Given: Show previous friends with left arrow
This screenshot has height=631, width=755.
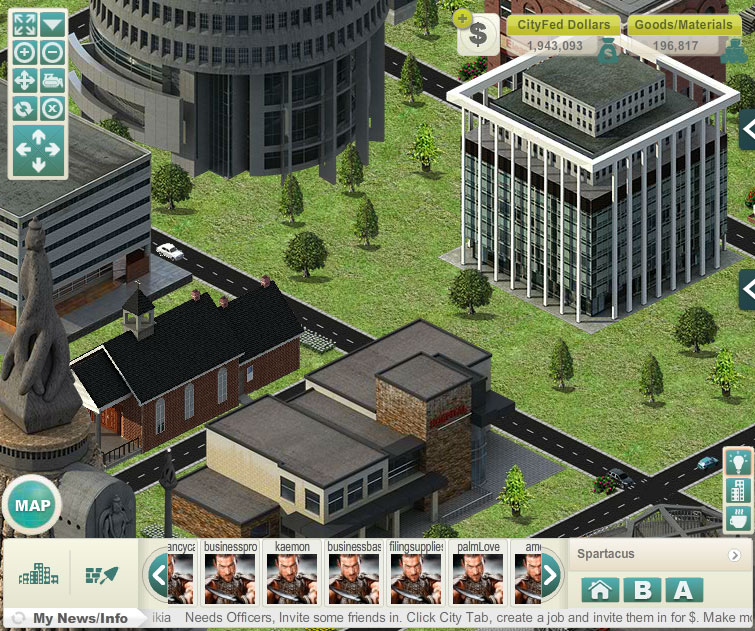Looking at the screenshot, I should point(157,575).
